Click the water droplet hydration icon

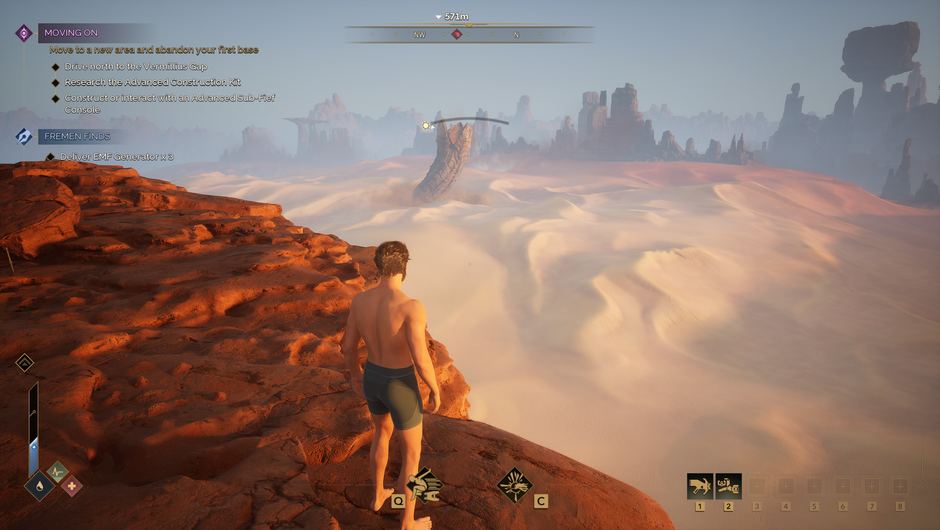coord(39,485)
